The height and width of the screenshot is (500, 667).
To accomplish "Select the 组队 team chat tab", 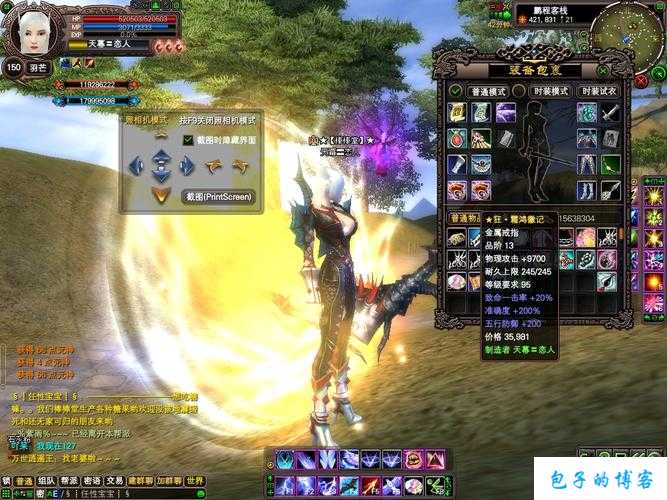I will tap(46, 480).
